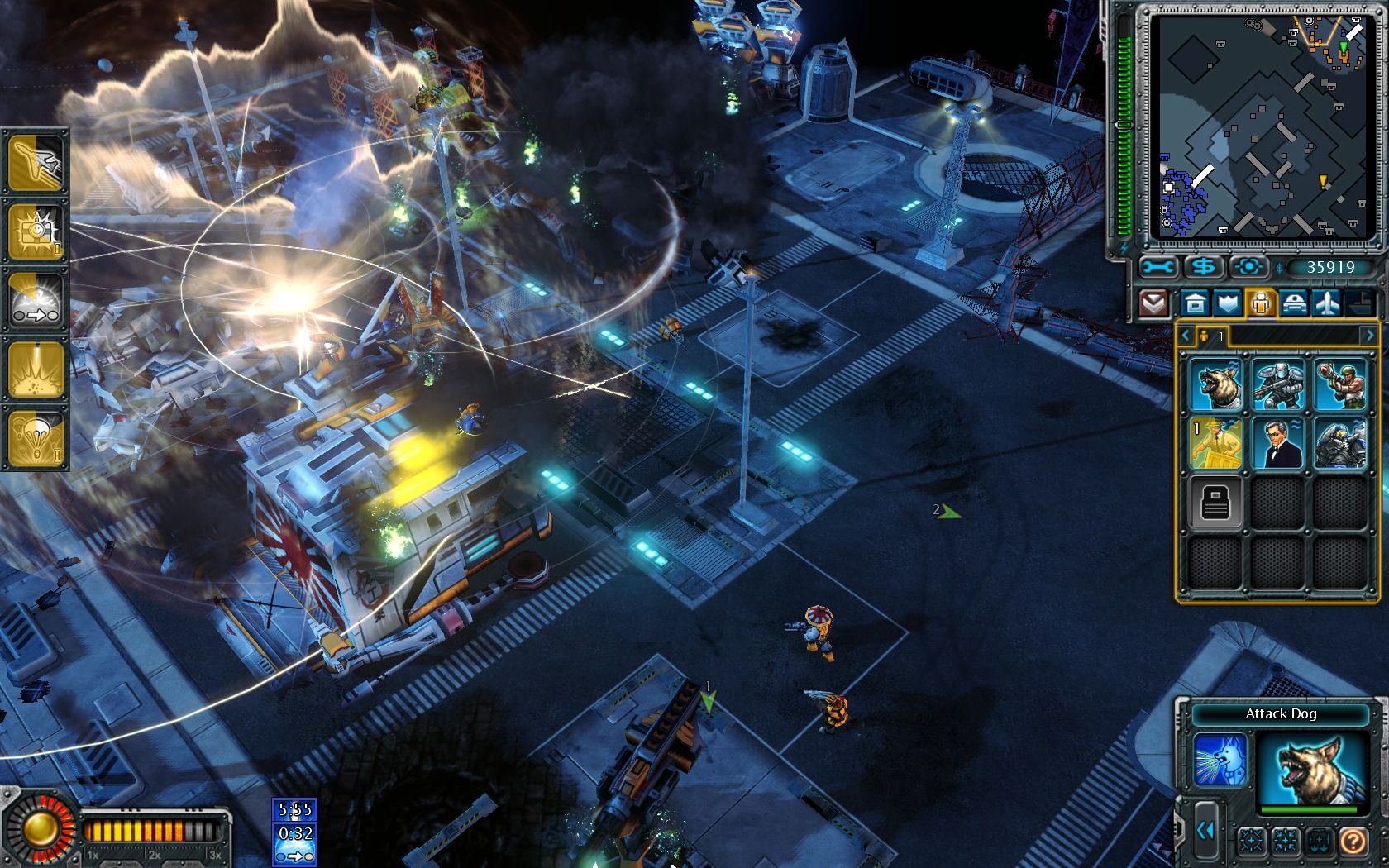Image resolution: width=1389 pixels, height=868 pixels.
Task: Switch to the vehicles production tab
Action: click(x=1292, y=303)
